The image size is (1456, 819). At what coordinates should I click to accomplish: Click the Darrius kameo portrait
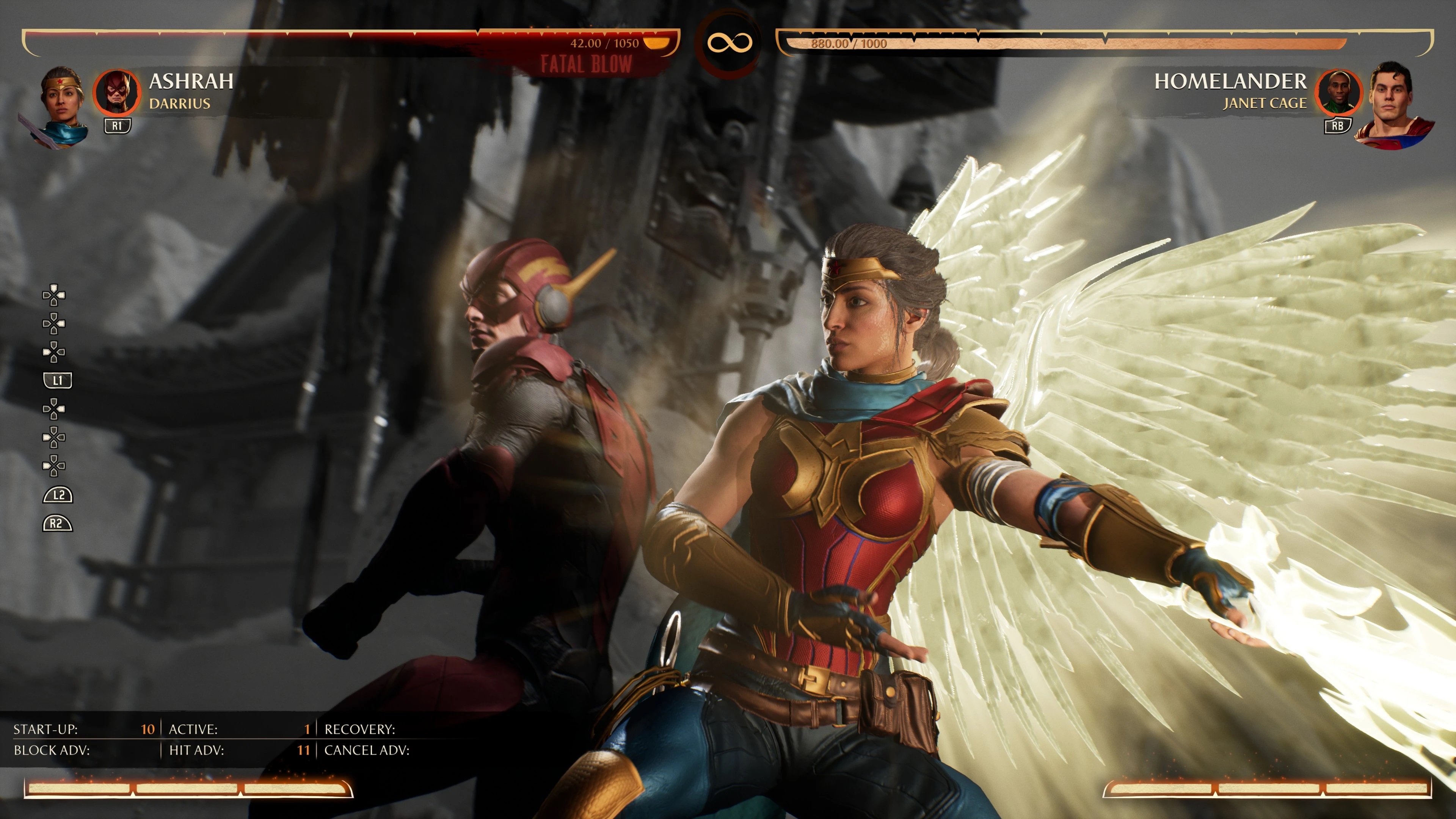tap(116, 92)
